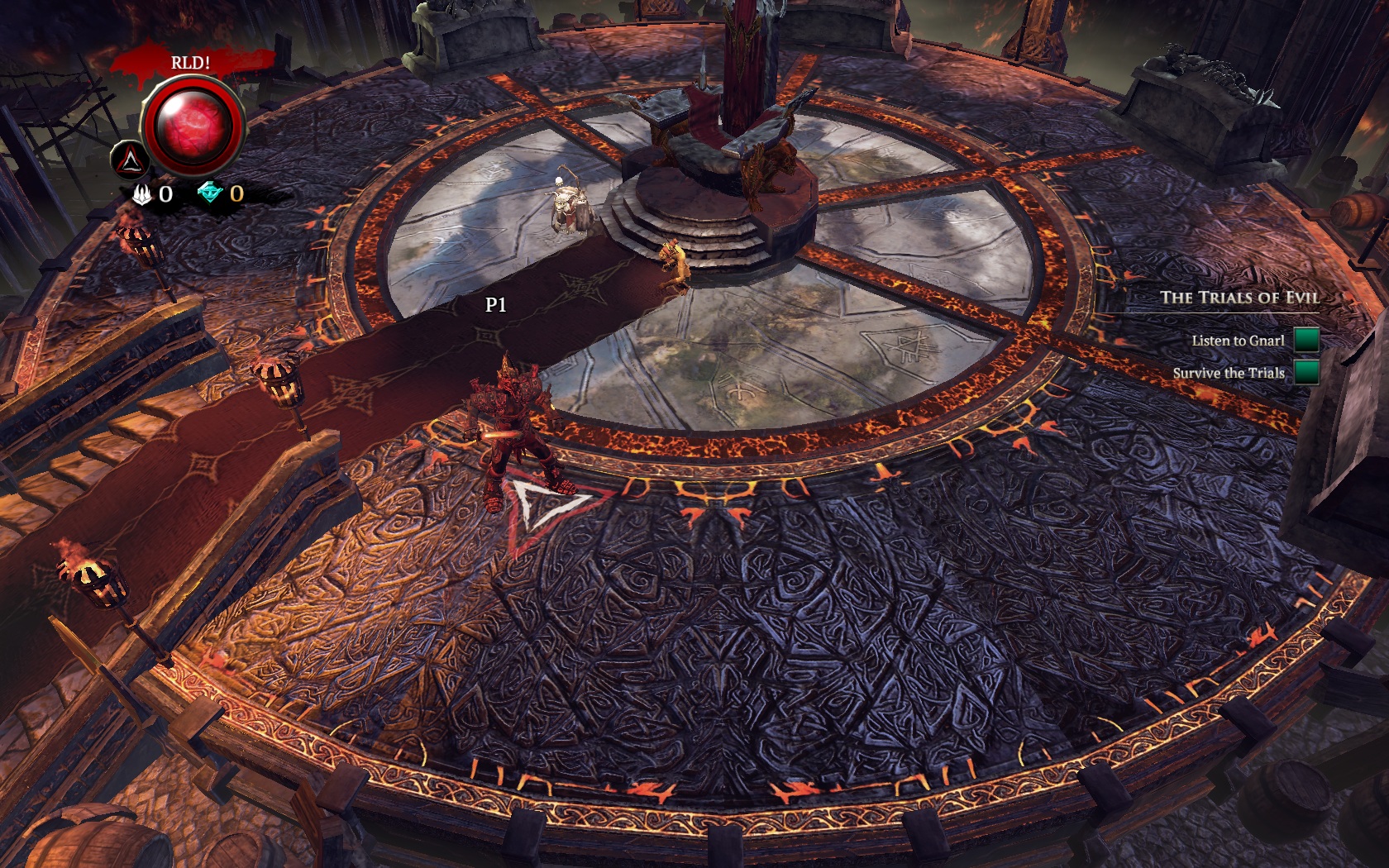Open The Trials of Evil quest tracker title
The height and width of the screenshot is (868, 1389).
tap(1239, 298)
